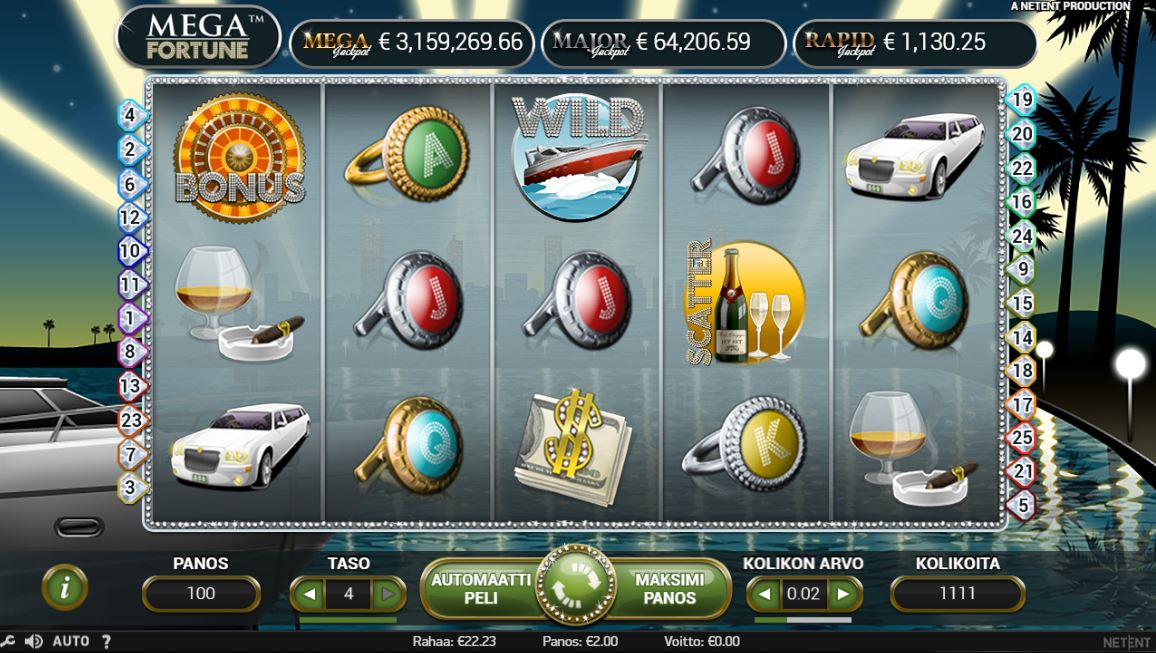
Task: Choose bet line 25 marker
Action: click(x=1022, y=437)
